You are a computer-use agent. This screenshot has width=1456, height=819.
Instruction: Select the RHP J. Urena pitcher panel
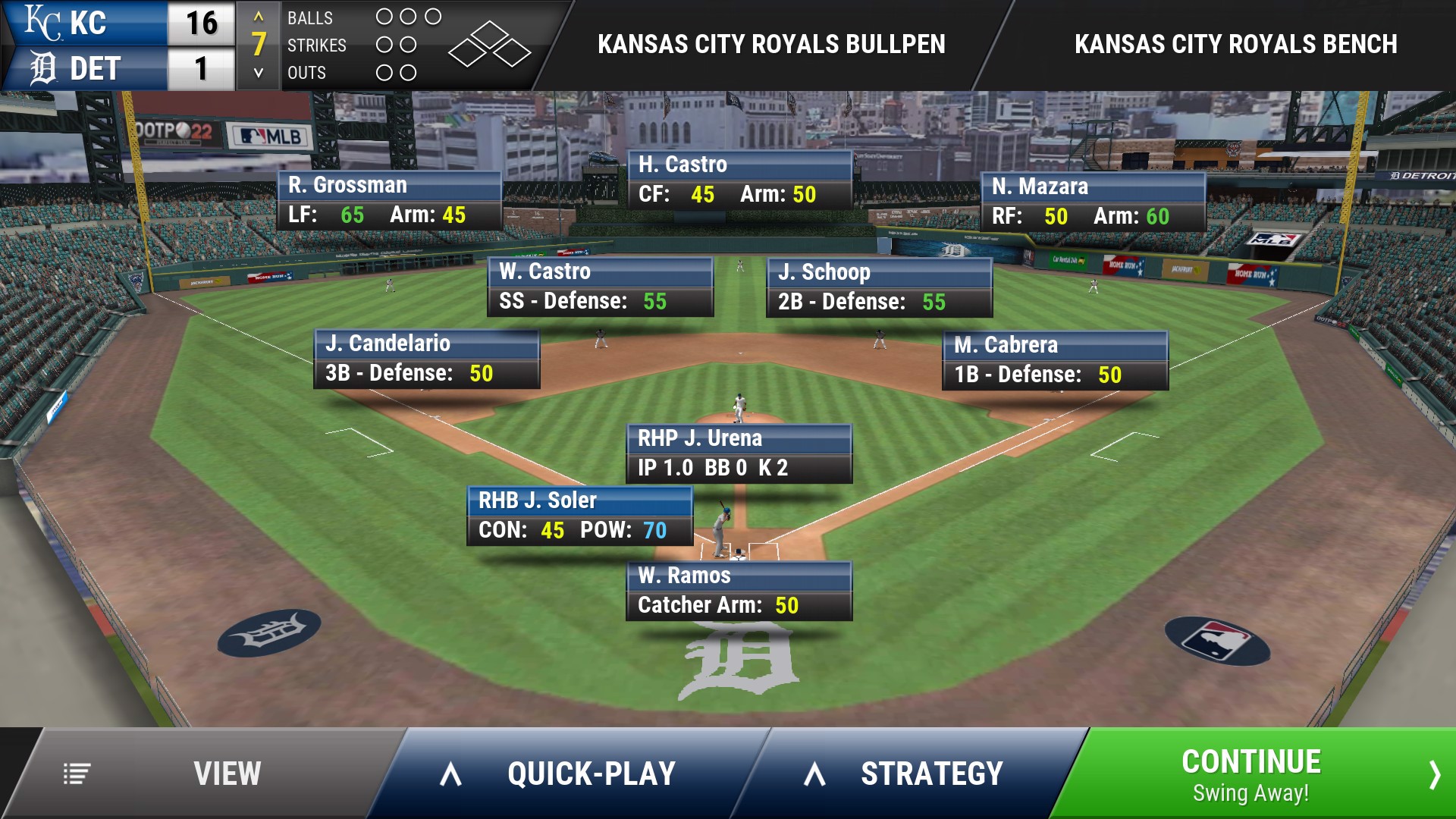pos(739,453)
